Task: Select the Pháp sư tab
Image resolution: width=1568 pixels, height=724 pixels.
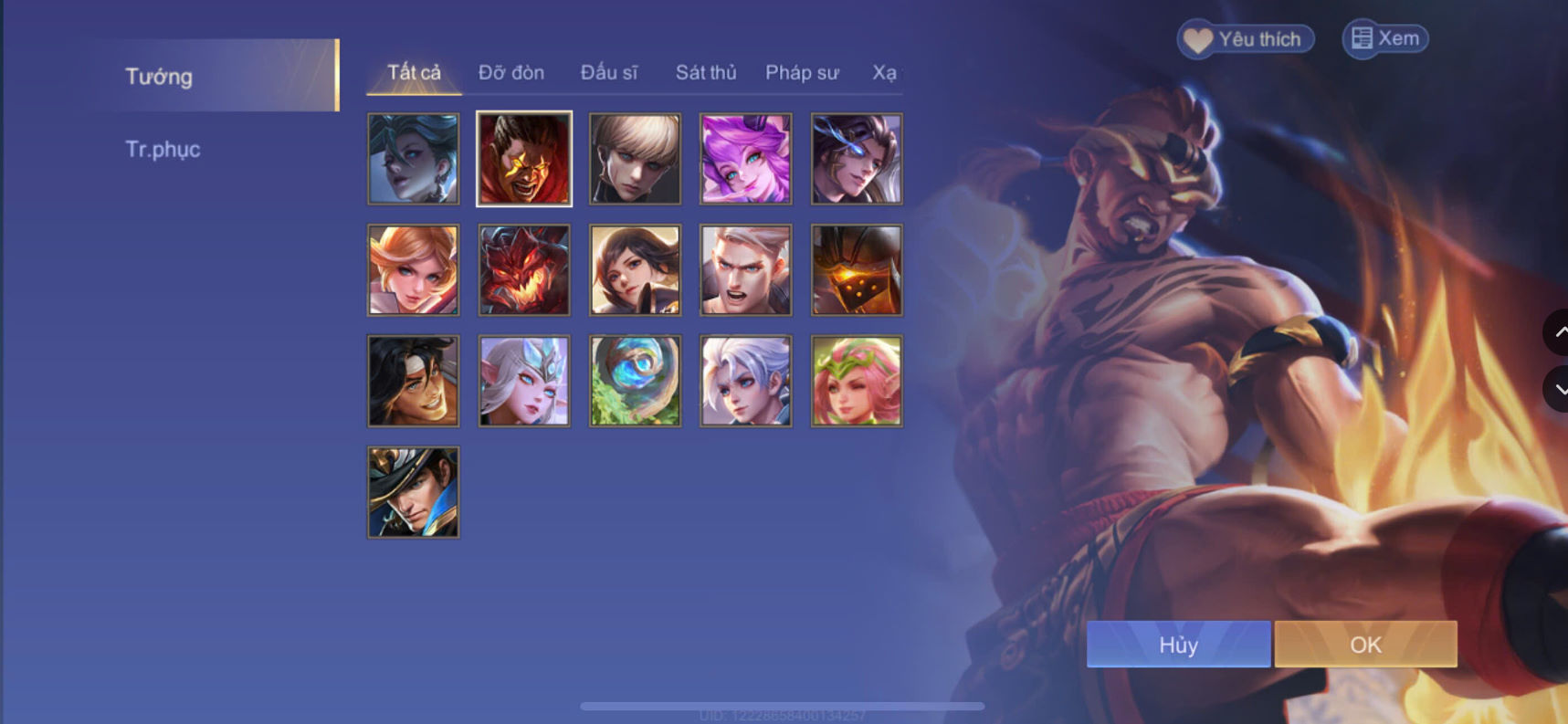Action: tap(802, 72)
